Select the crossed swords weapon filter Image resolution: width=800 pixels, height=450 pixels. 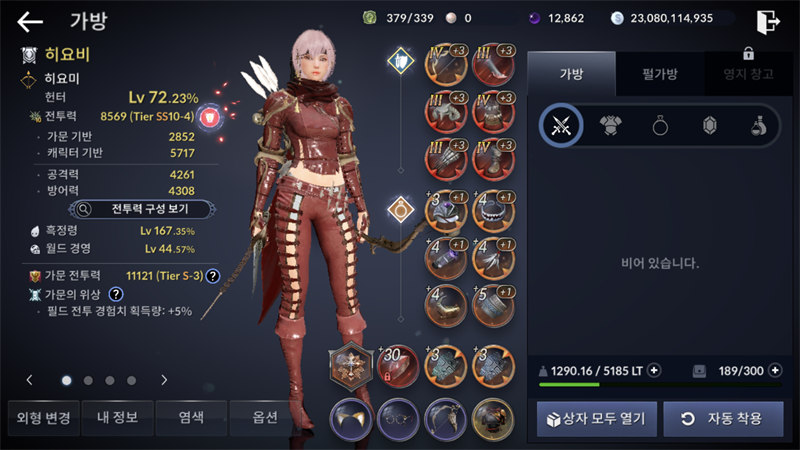(x=561, y=125)
